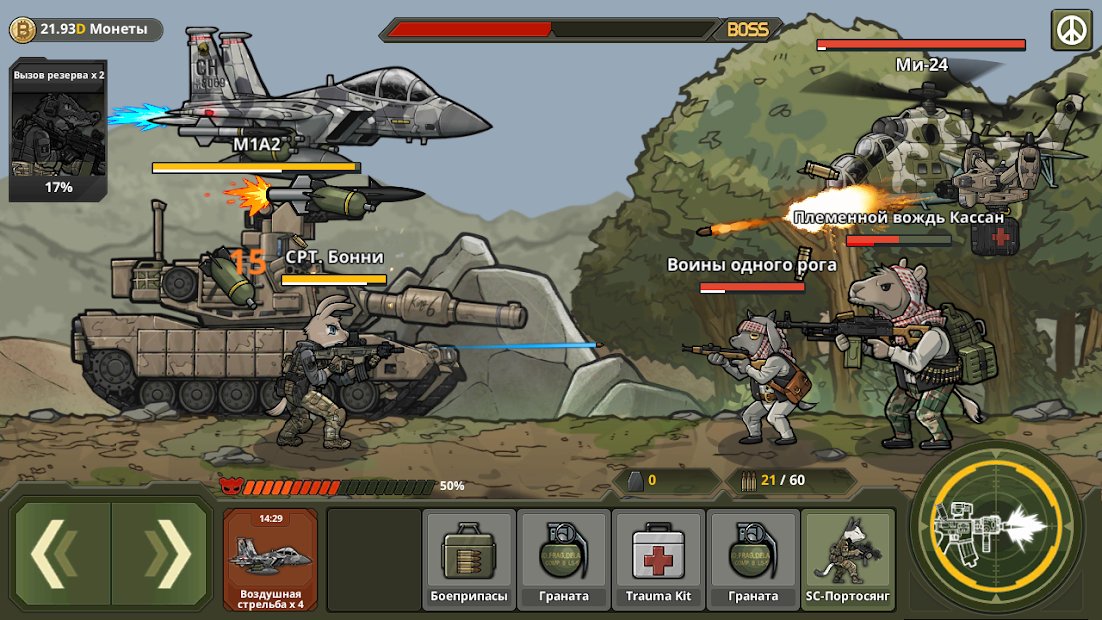
Task: Open the Монеты coin balance
Action: pyautogui.click(x=86, y=30)
